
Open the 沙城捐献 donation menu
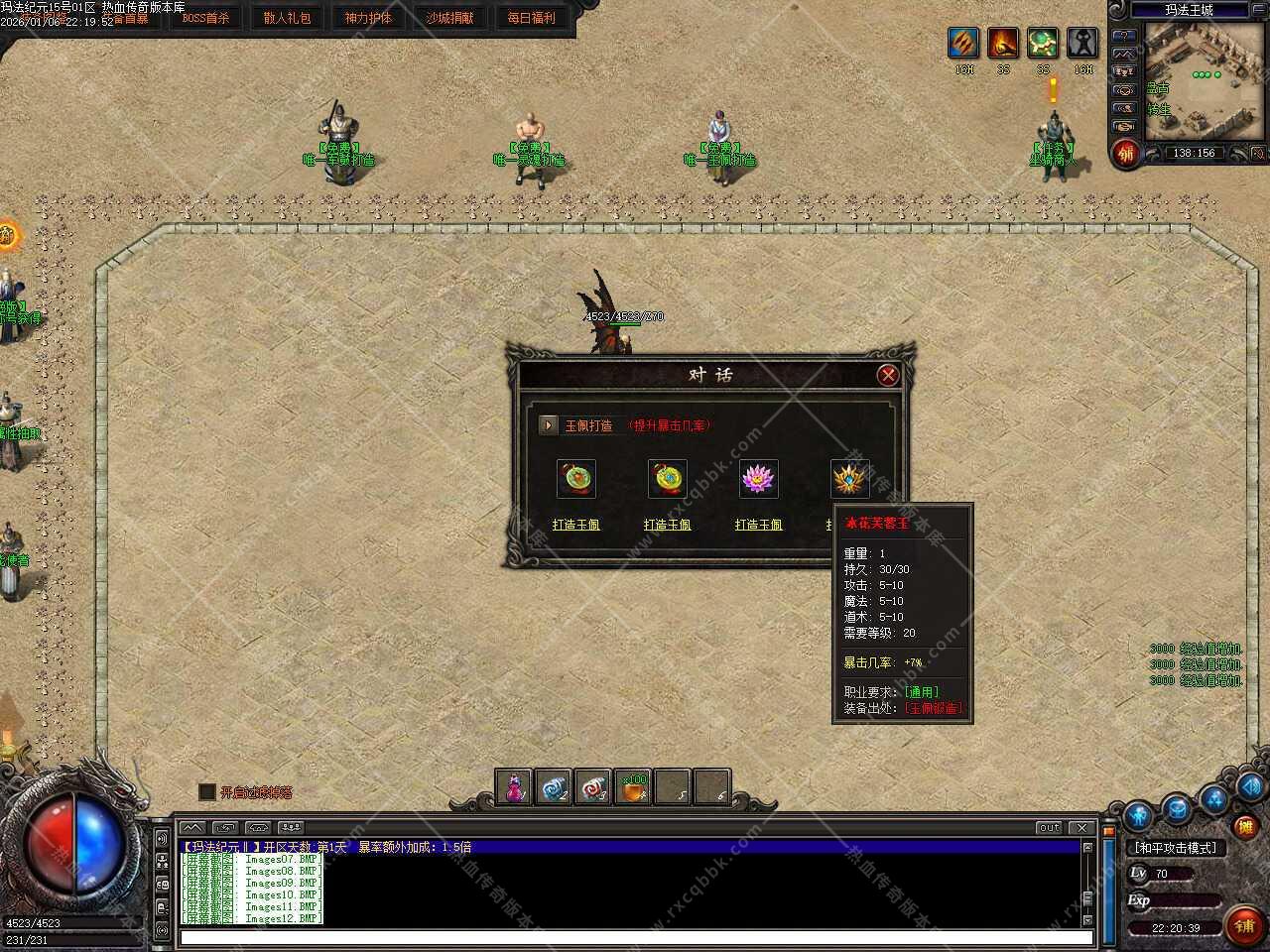tap(449, 18)
